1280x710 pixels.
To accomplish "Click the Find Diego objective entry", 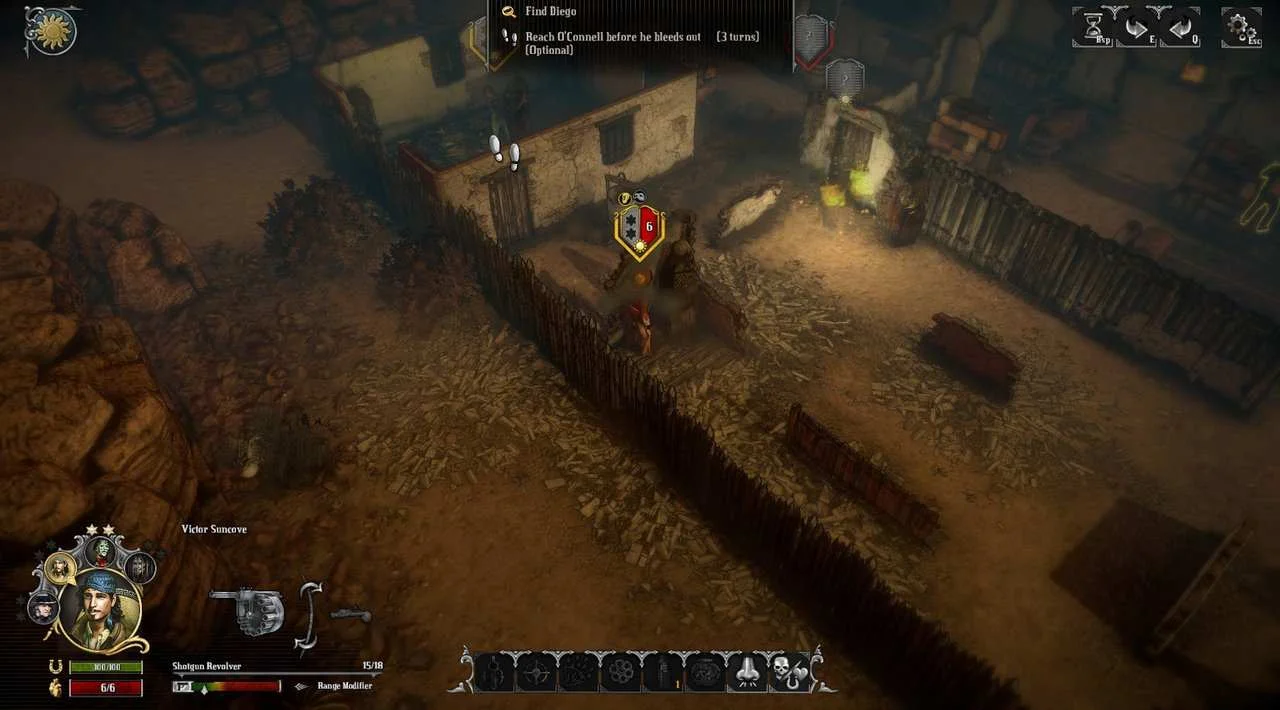I will 550,12.
